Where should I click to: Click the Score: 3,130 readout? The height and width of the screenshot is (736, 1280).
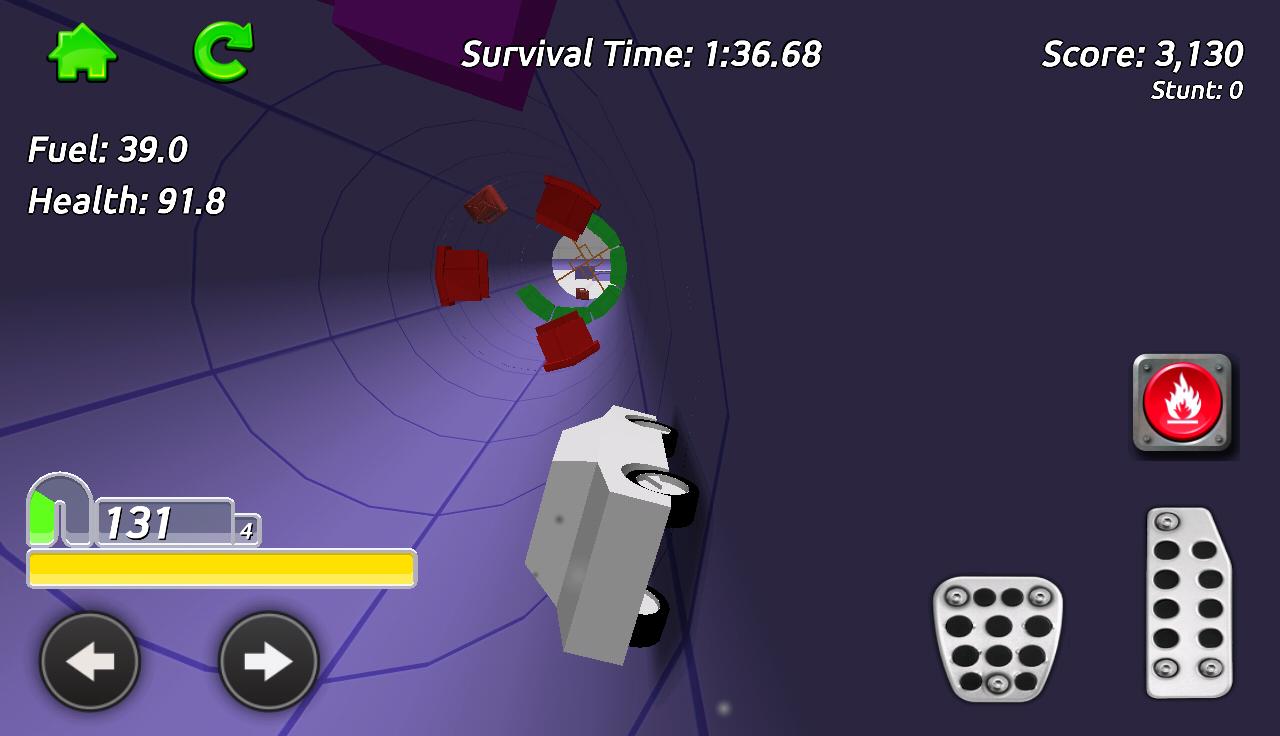tap(1140, 52)
